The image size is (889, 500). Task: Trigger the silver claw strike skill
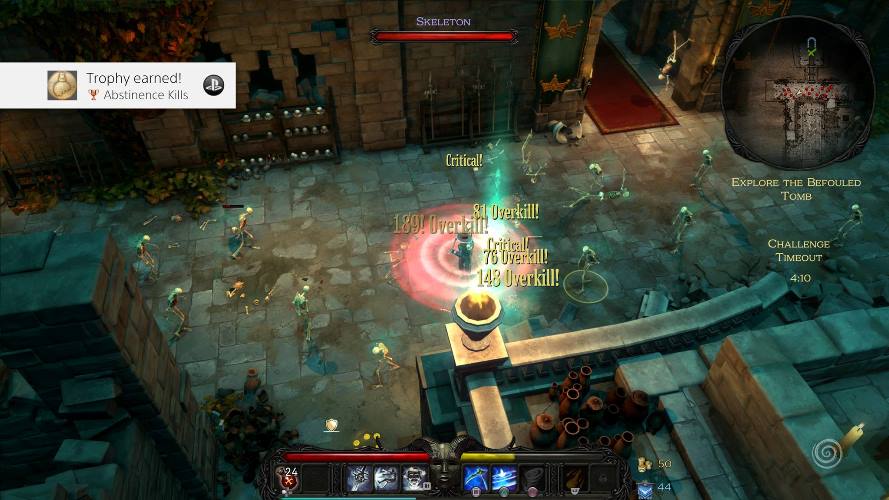[x=387, y=478]
